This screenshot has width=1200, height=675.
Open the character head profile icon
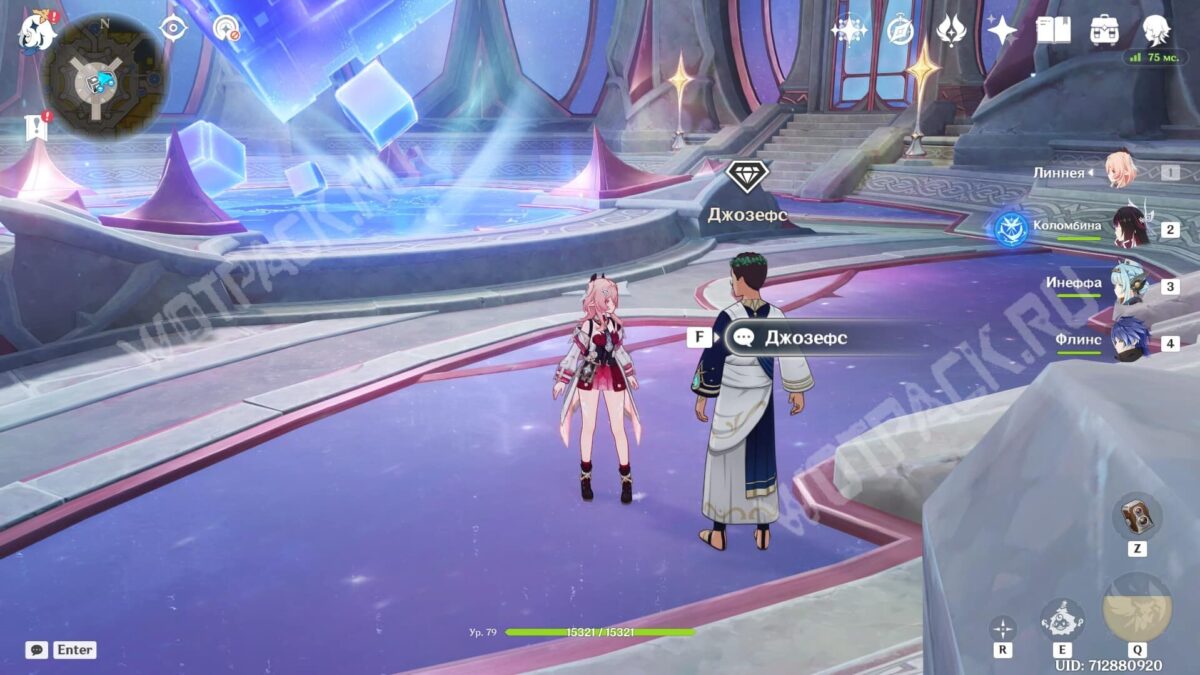pos(1157,30)
